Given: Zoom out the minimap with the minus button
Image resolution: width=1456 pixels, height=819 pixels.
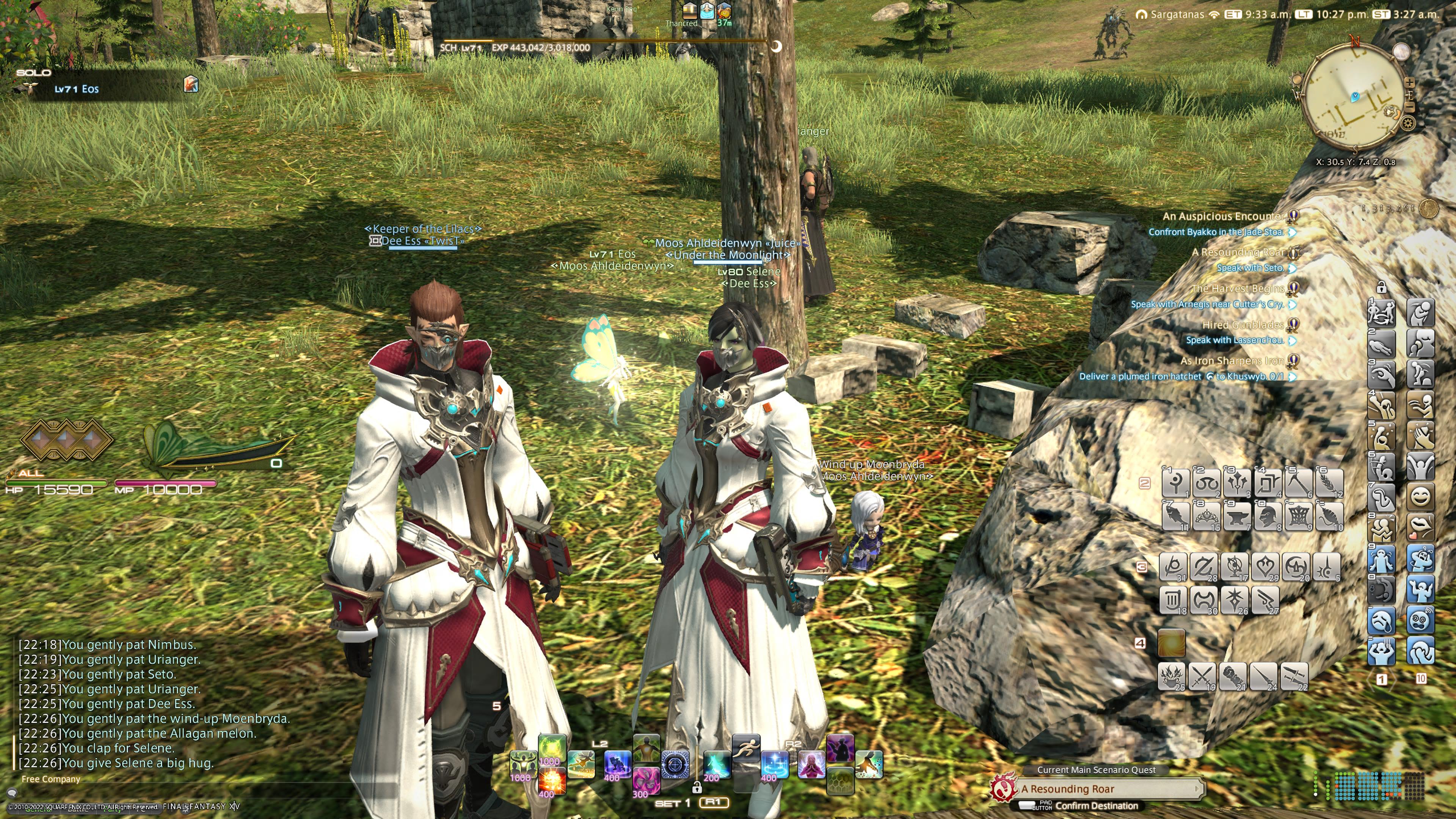Looking at the screenshot, I should pos(1410,107).
